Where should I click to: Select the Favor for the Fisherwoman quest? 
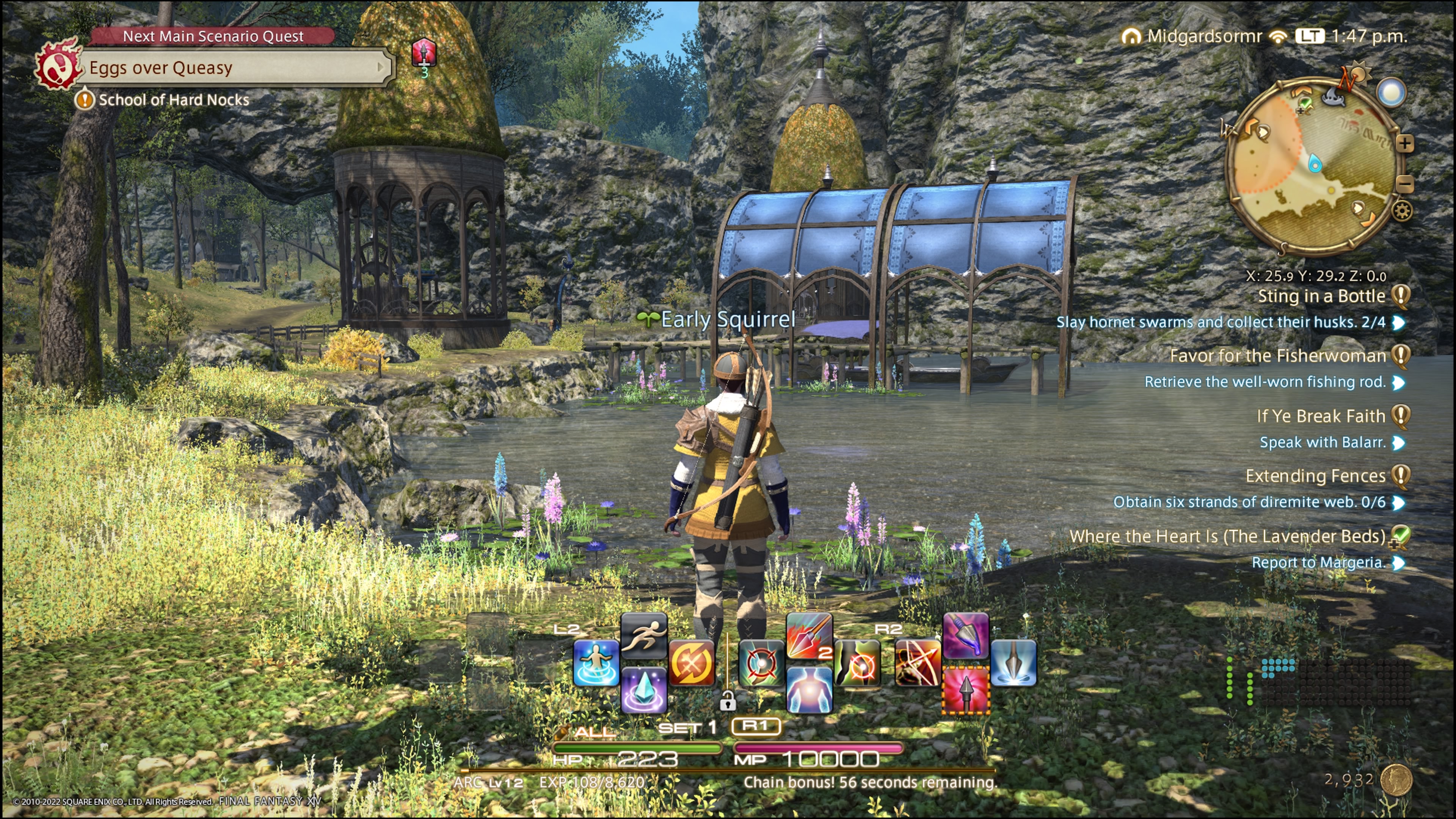click(x=1277, y=356)
